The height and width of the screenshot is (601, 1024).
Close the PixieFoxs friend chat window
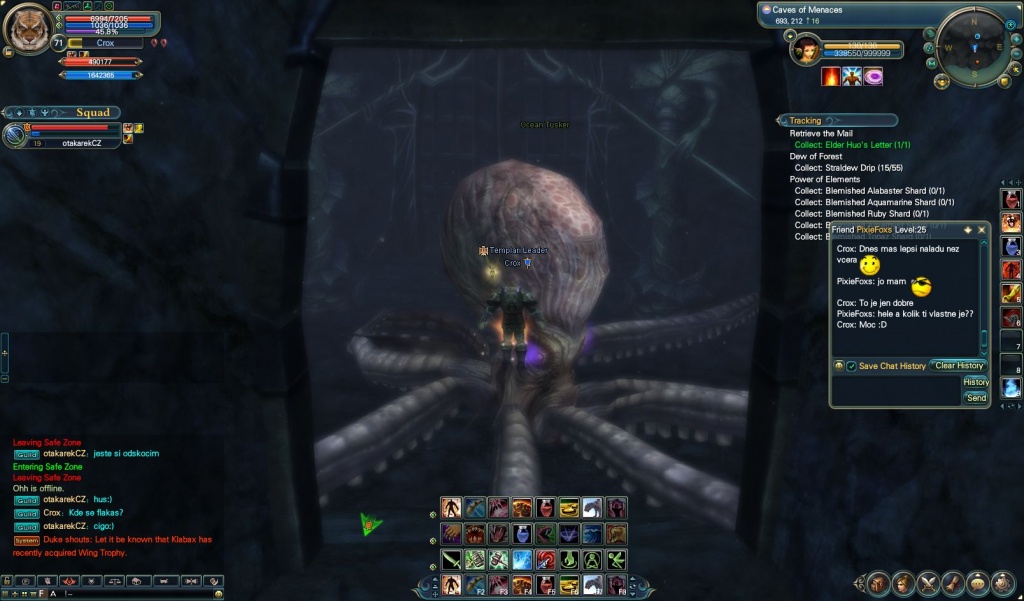[981, 230]
